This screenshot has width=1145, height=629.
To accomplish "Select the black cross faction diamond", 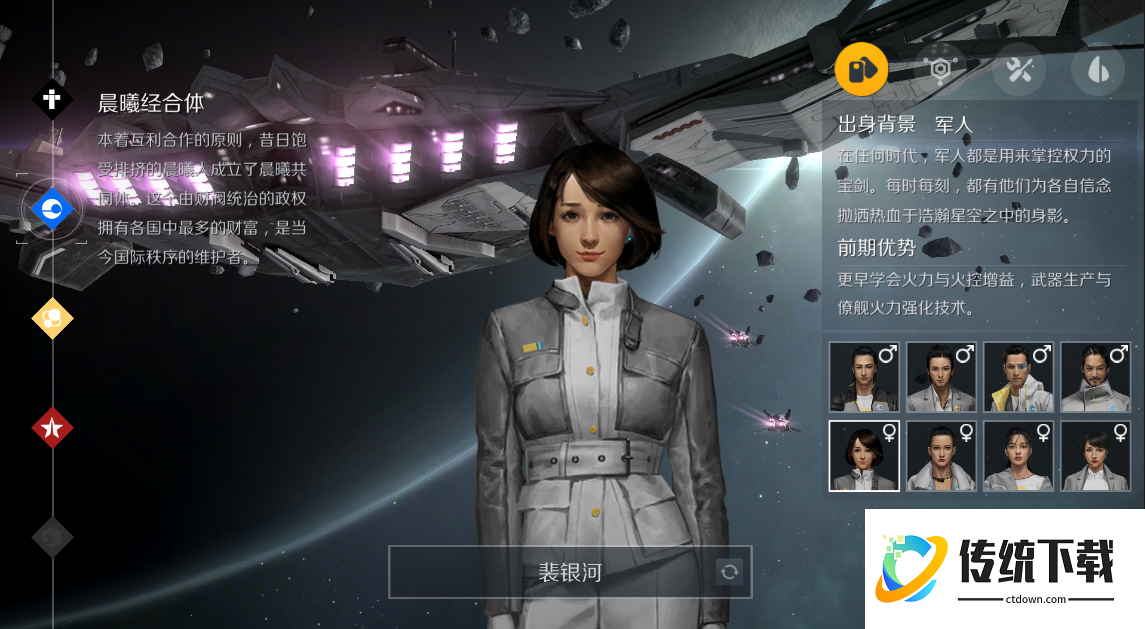I will coord(52,100).
